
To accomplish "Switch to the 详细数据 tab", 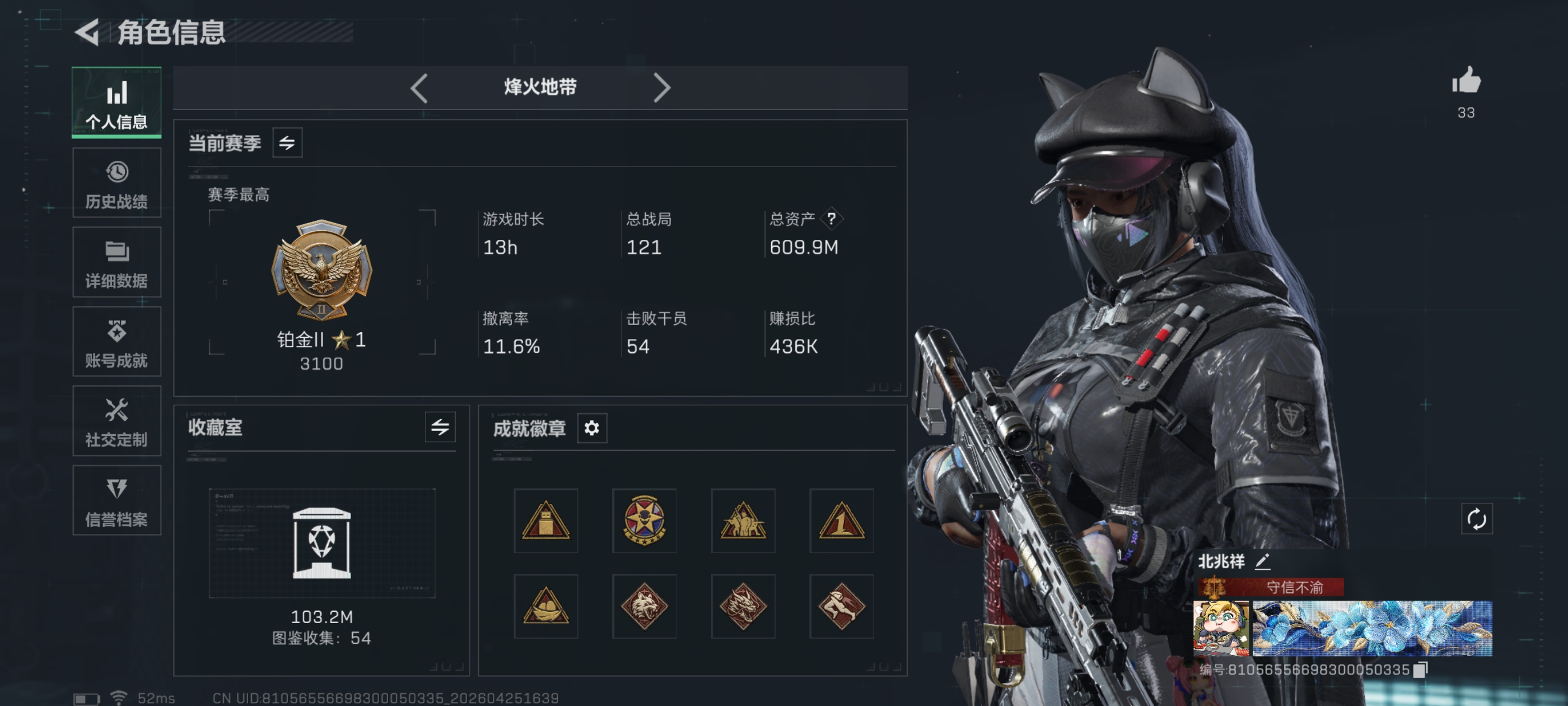I will [x=116, y=263].
